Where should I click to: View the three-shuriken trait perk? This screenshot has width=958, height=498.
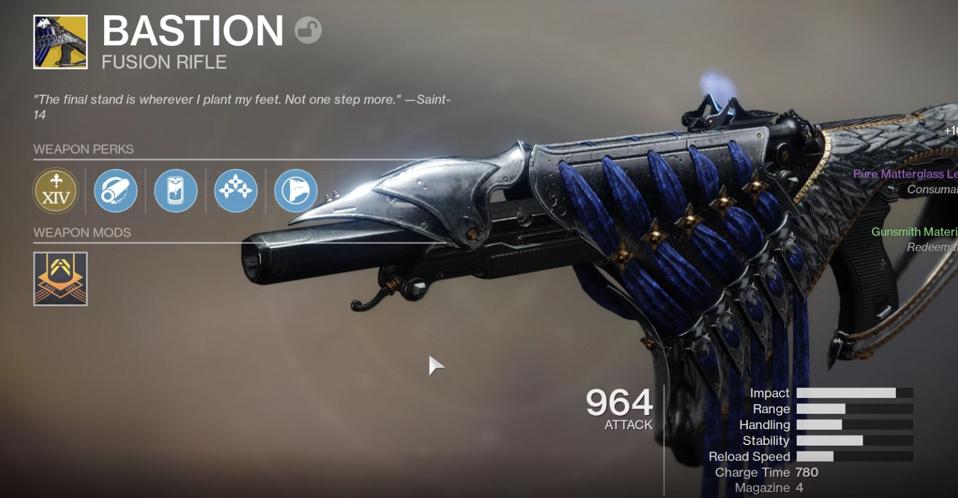tap(236, 190)
